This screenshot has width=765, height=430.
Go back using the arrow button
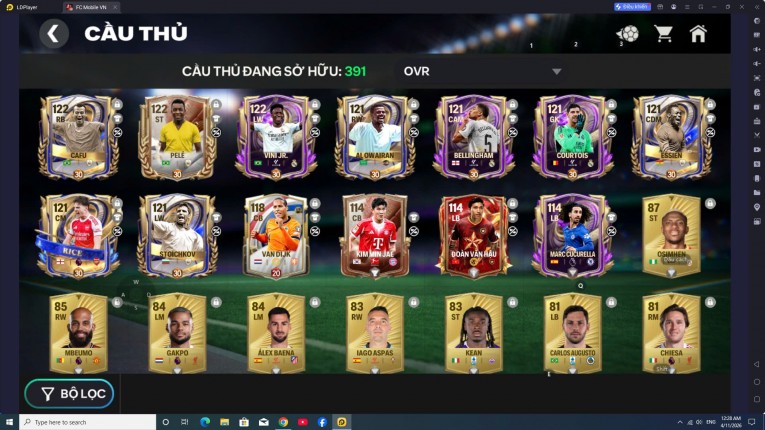(x=54, y=33)
